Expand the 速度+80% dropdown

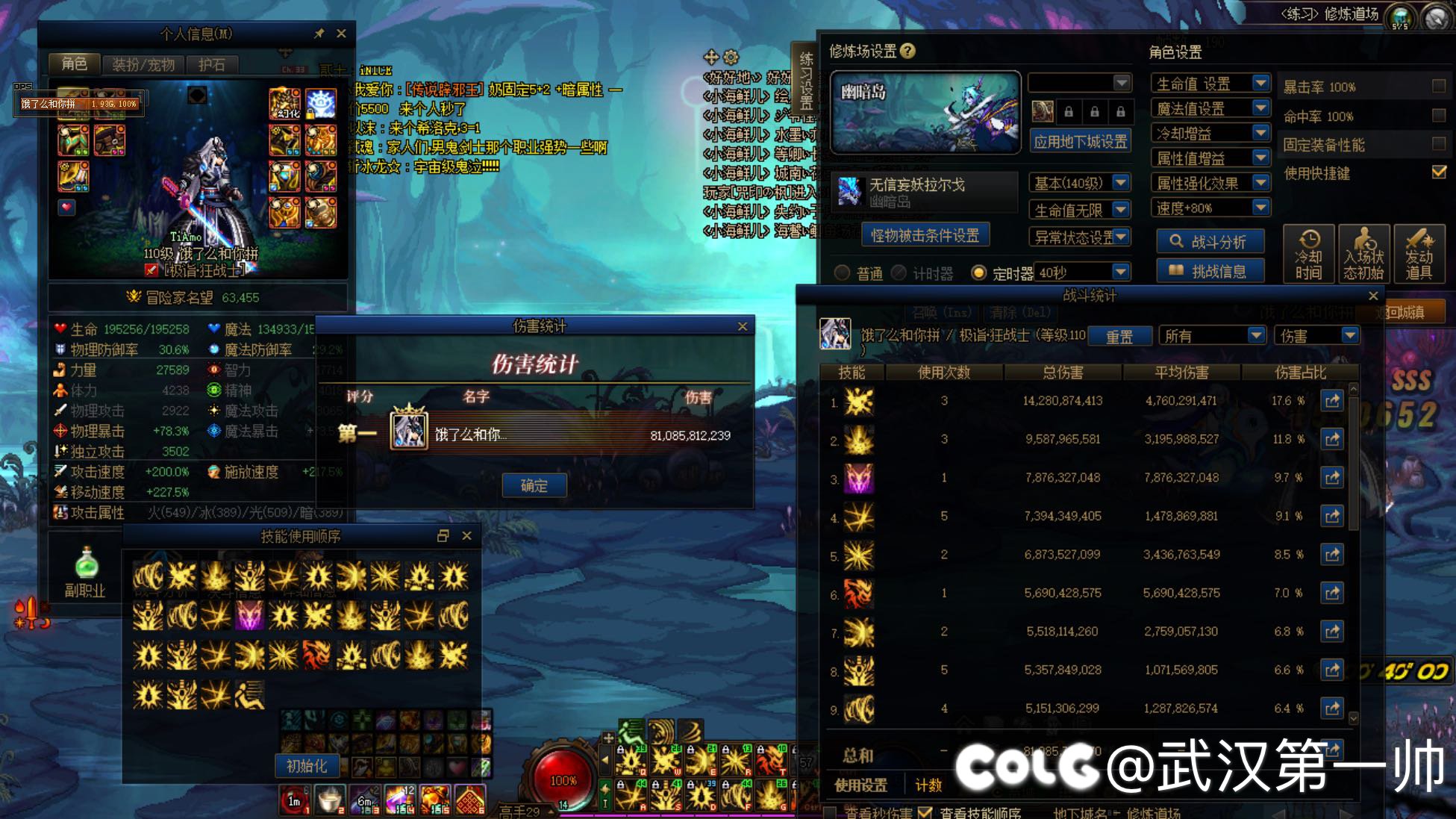(x=1260, y=208)
